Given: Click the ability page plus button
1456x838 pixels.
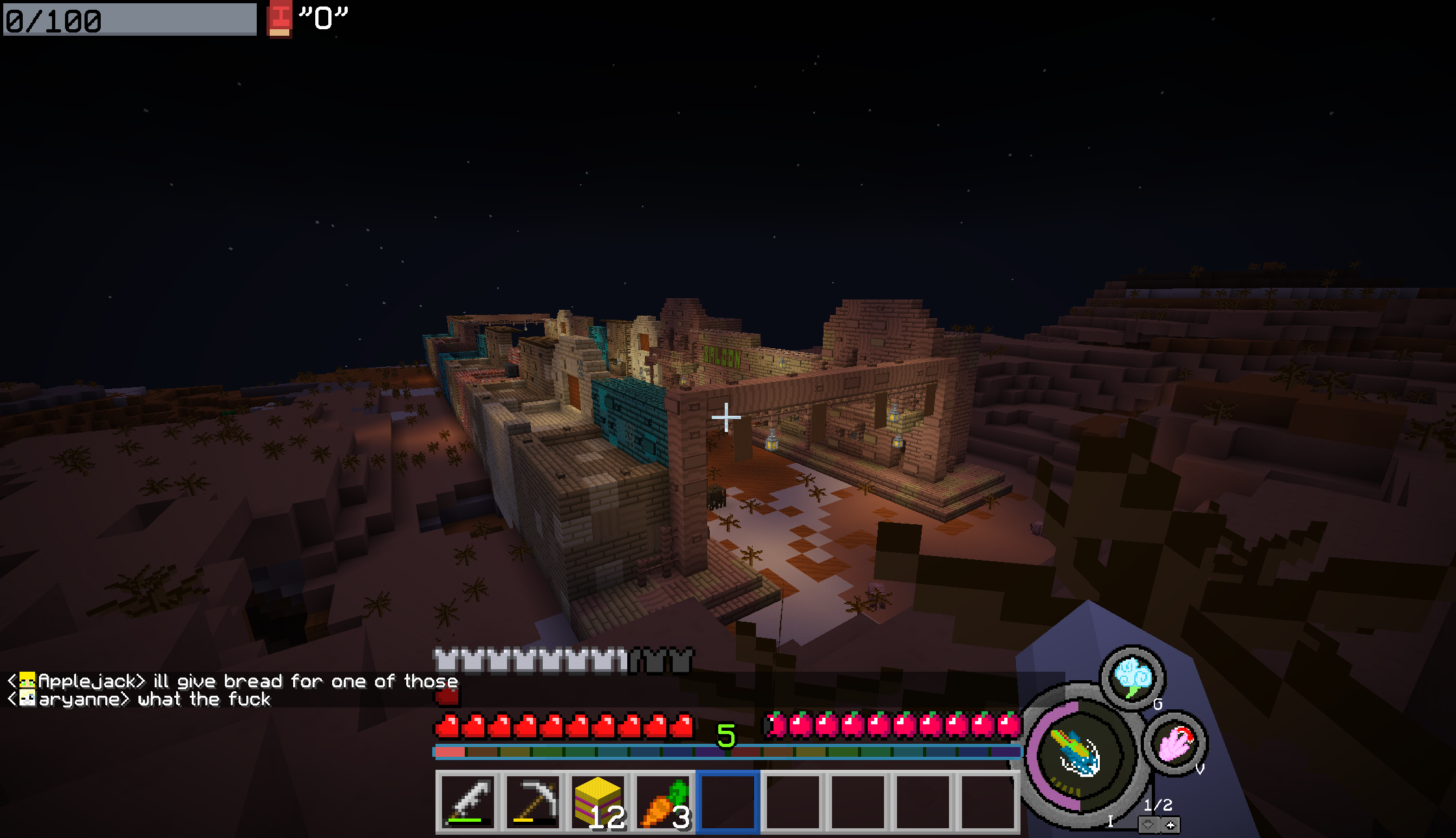Looking at the screenshot, I should coord(1171,825).
